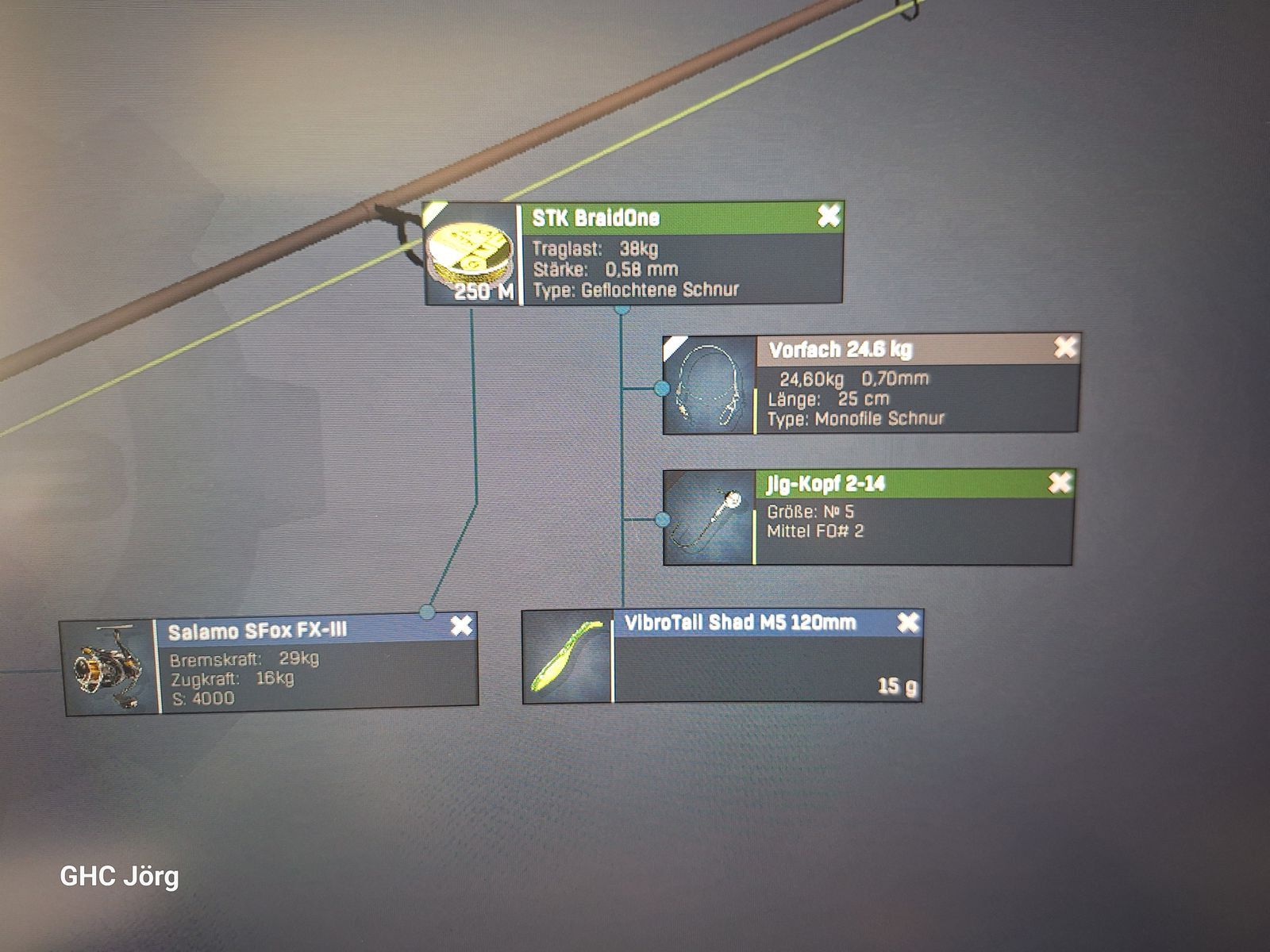Remove the Jig-Kopf 2-14 hook
1270x952 pixels.
click(x=1060, y=482)
